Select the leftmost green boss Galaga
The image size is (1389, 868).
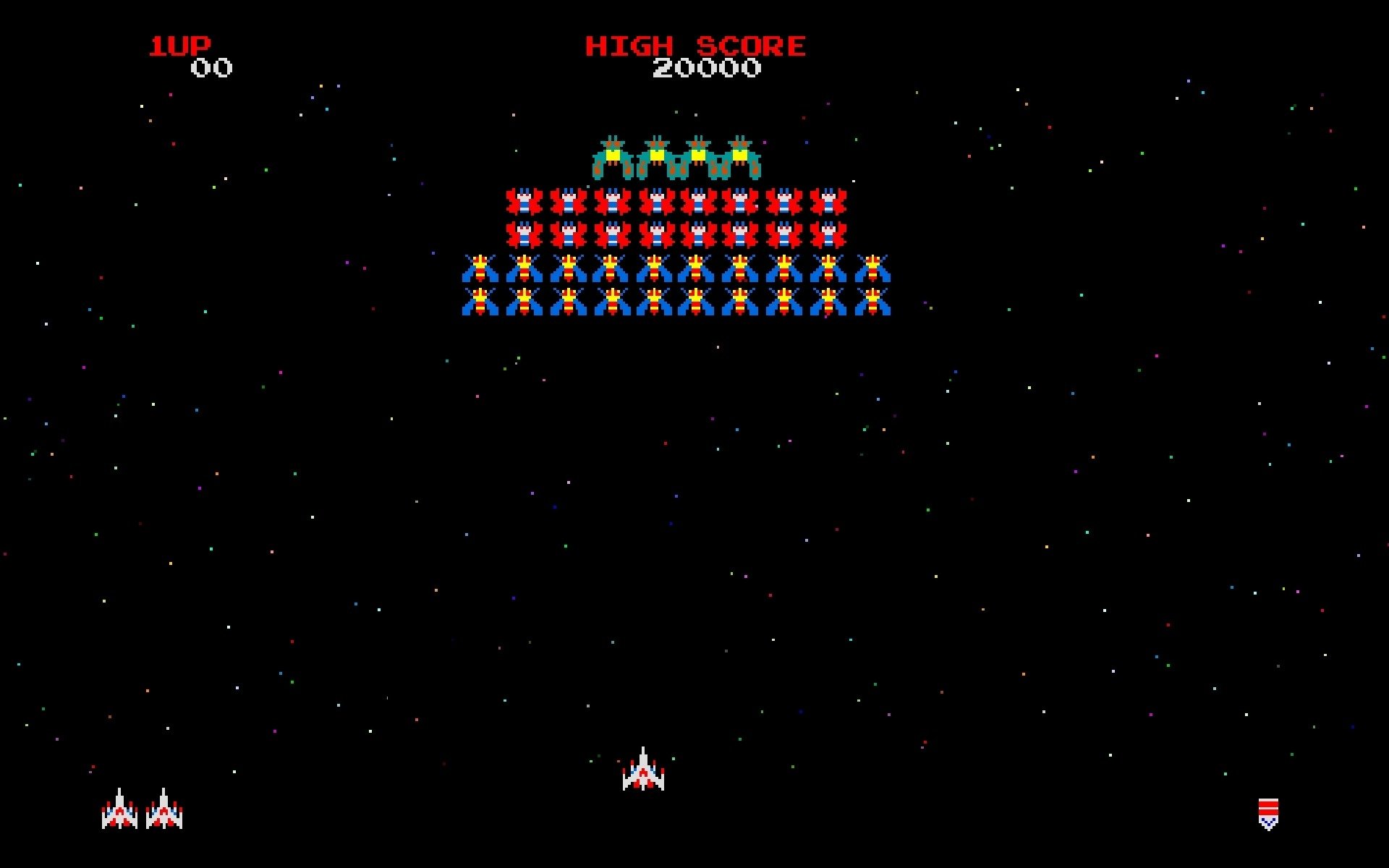611,156
